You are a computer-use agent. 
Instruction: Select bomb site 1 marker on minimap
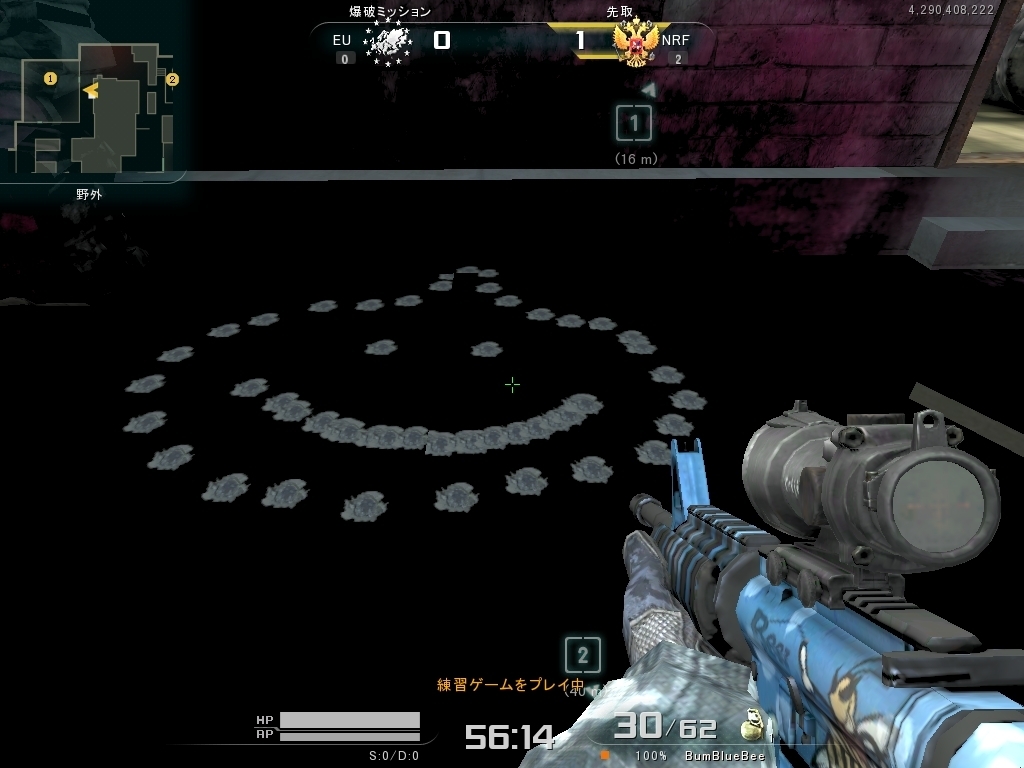coord(50,78)
